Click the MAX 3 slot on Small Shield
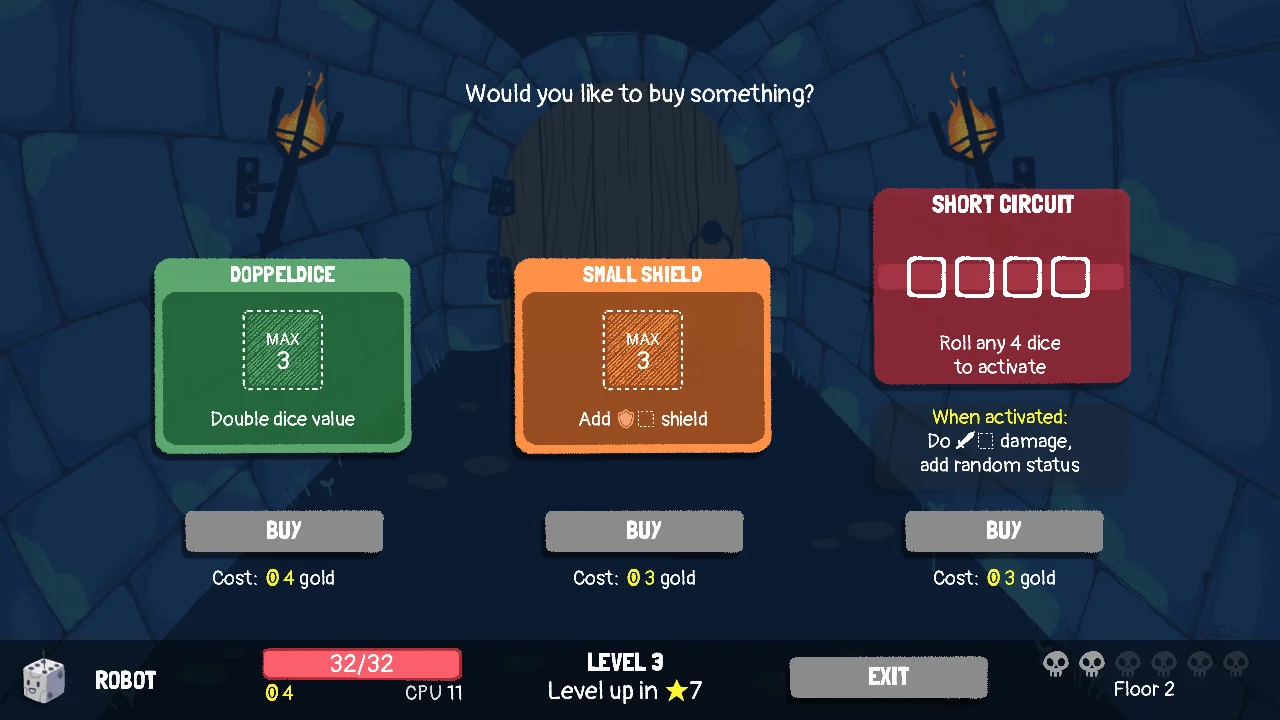This screenshot has width=1280, height=720. 643,349
